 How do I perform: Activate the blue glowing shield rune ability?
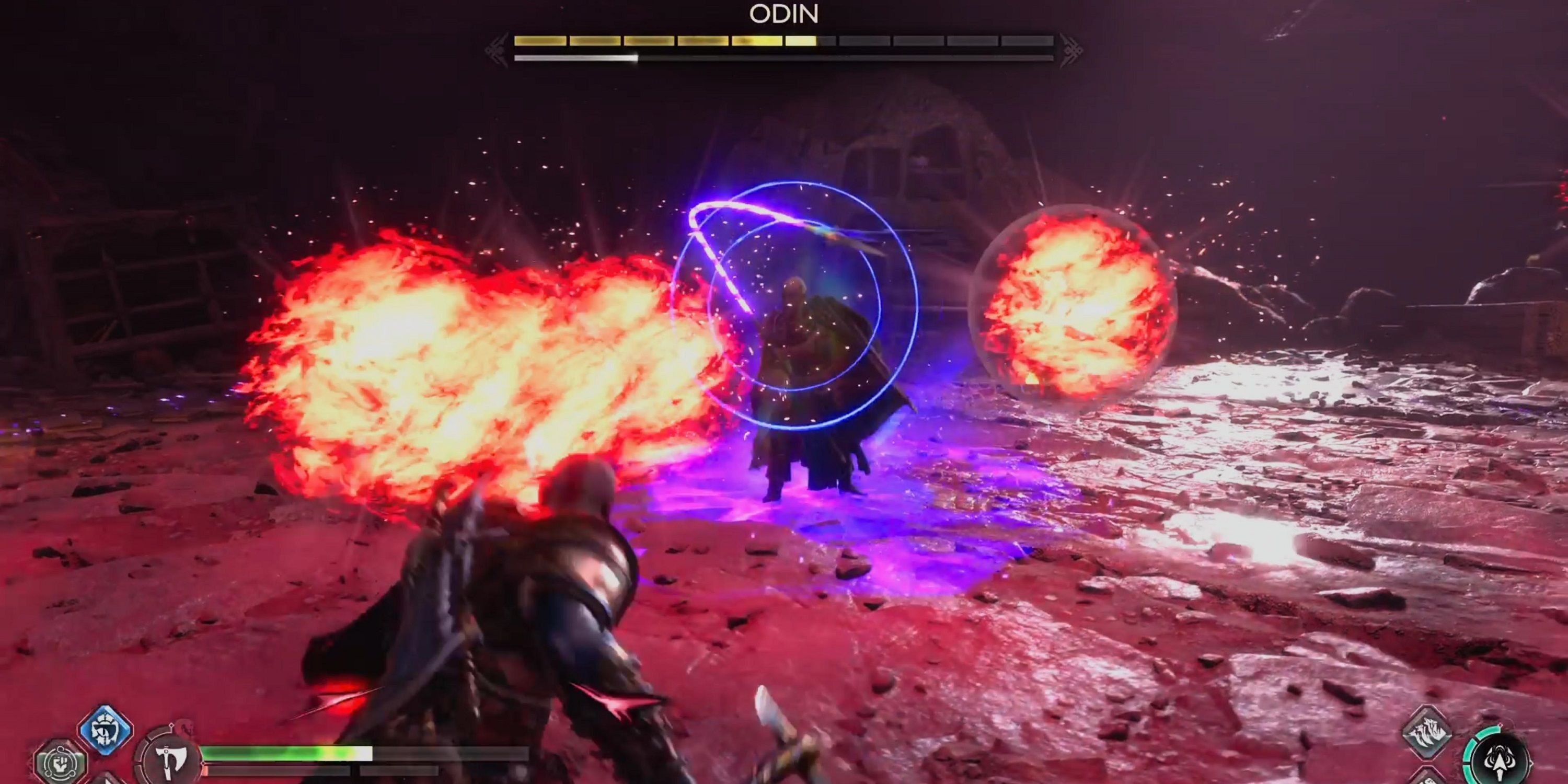pos(105,729)
